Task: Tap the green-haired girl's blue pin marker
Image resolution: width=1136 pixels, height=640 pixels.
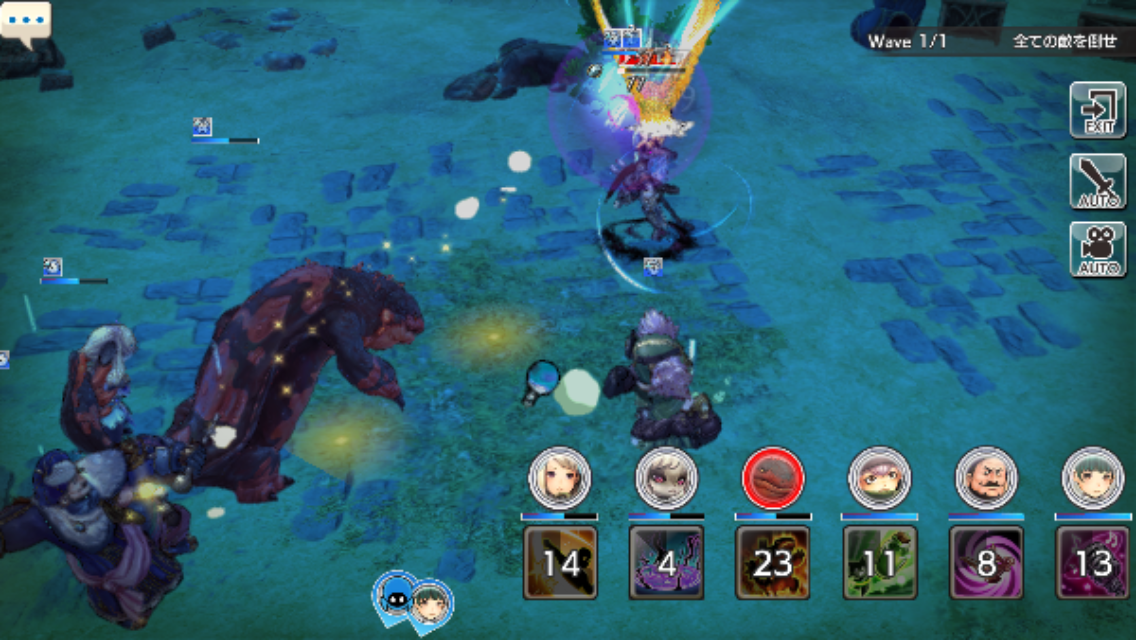Action: tap(431, 603)
